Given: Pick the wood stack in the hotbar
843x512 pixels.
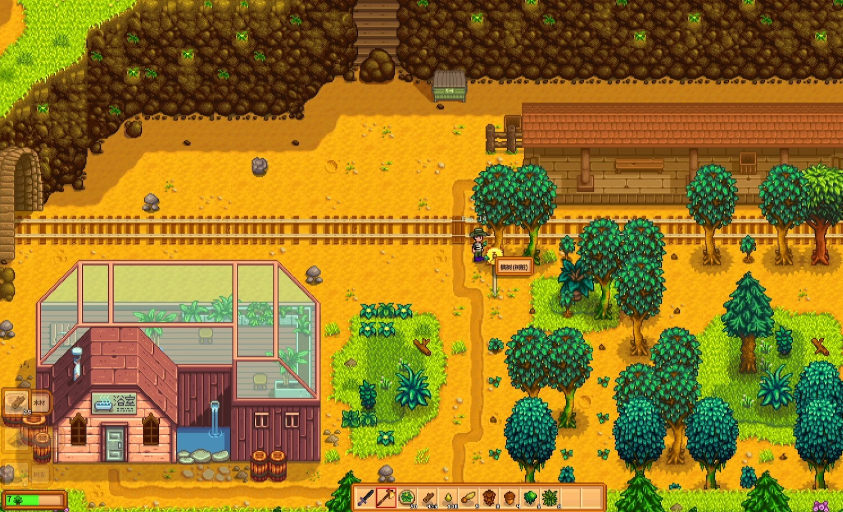Looking at the screenshot, I should pyautogui.click(x=427, y=497).
